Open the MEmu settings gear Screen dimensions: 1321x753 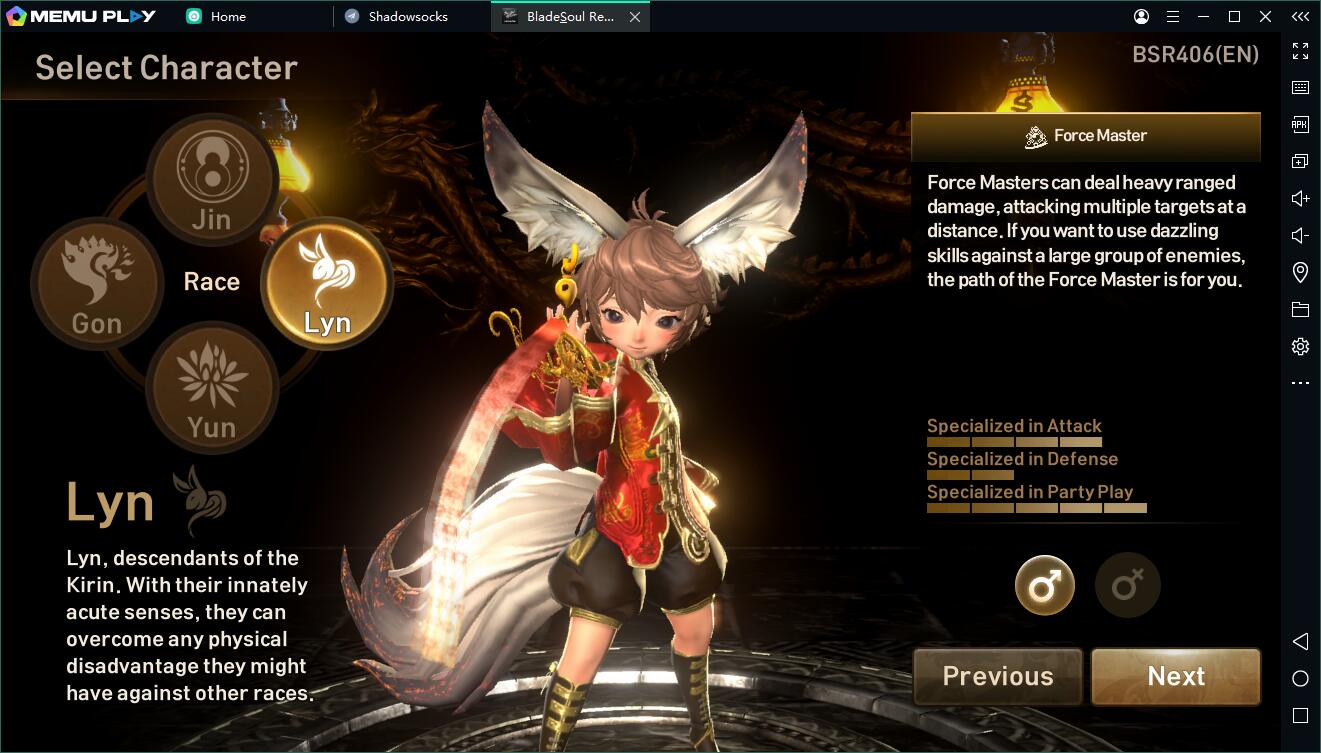coord(1300,347)
